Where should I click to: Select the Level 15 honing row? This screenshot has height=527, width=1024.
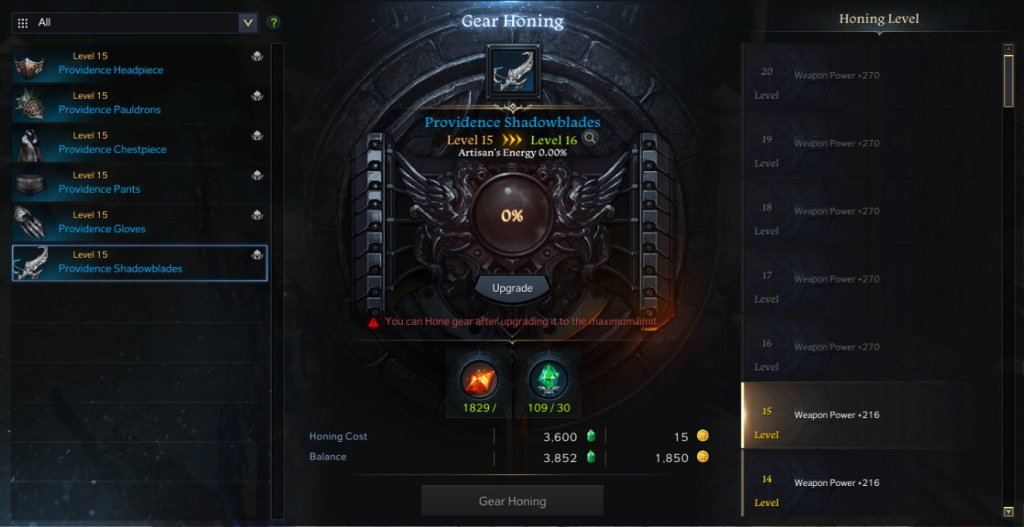point(870,415)
